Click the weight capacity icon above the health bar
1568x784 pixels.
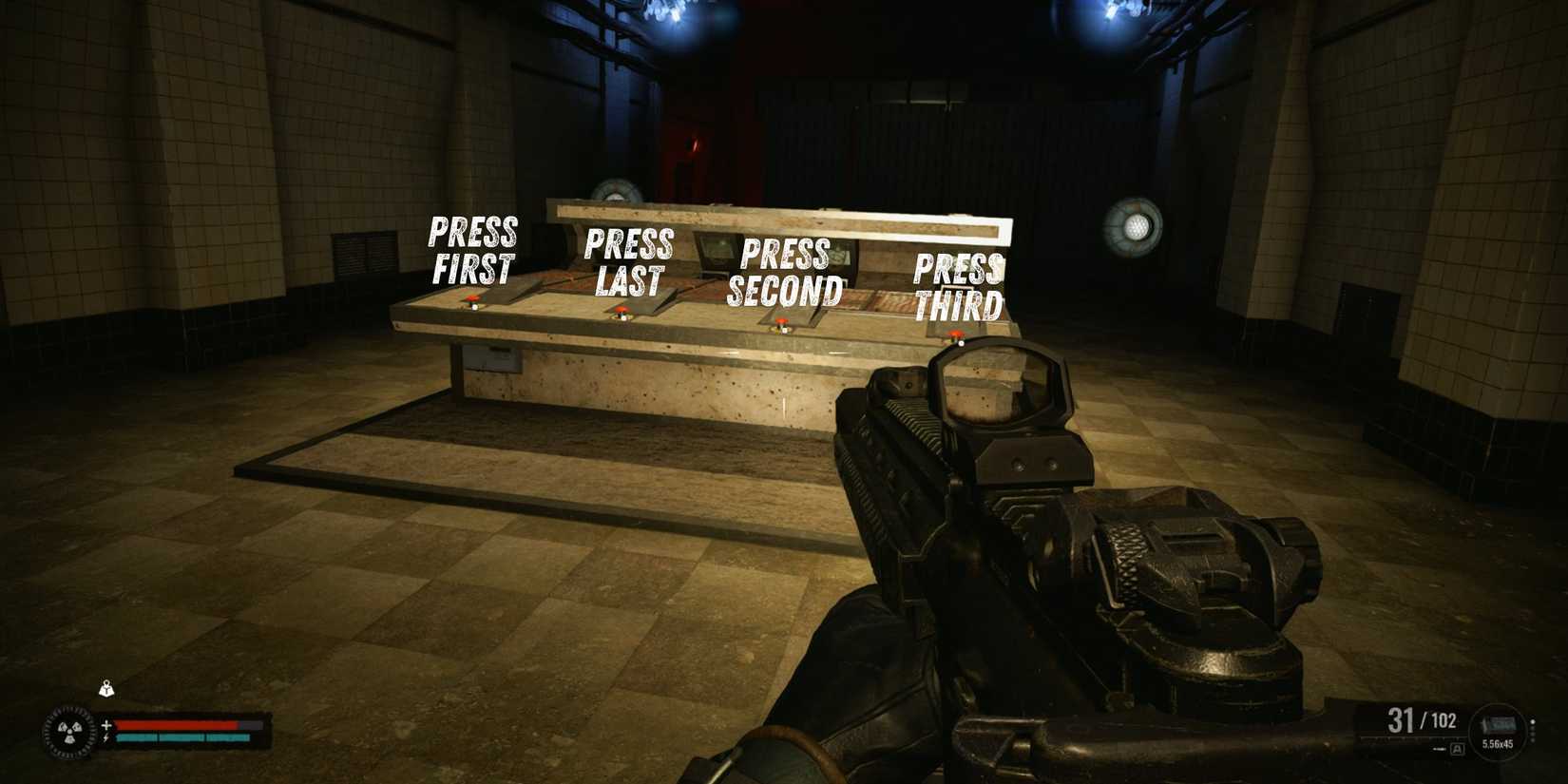(x=106, y=688)
